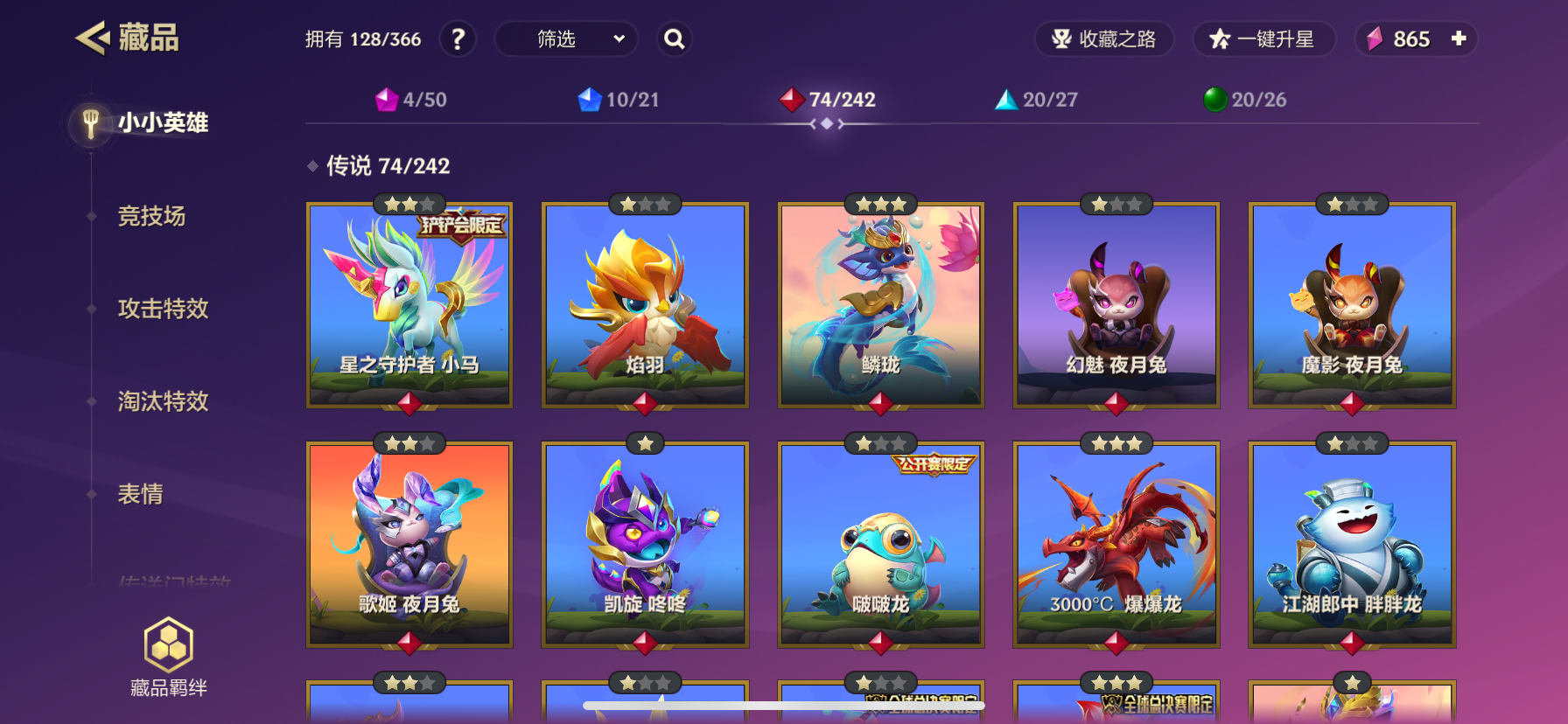Select 小小英雄 category in sidebar
This screenshot has height=724, width=1568.
[163, 122]
